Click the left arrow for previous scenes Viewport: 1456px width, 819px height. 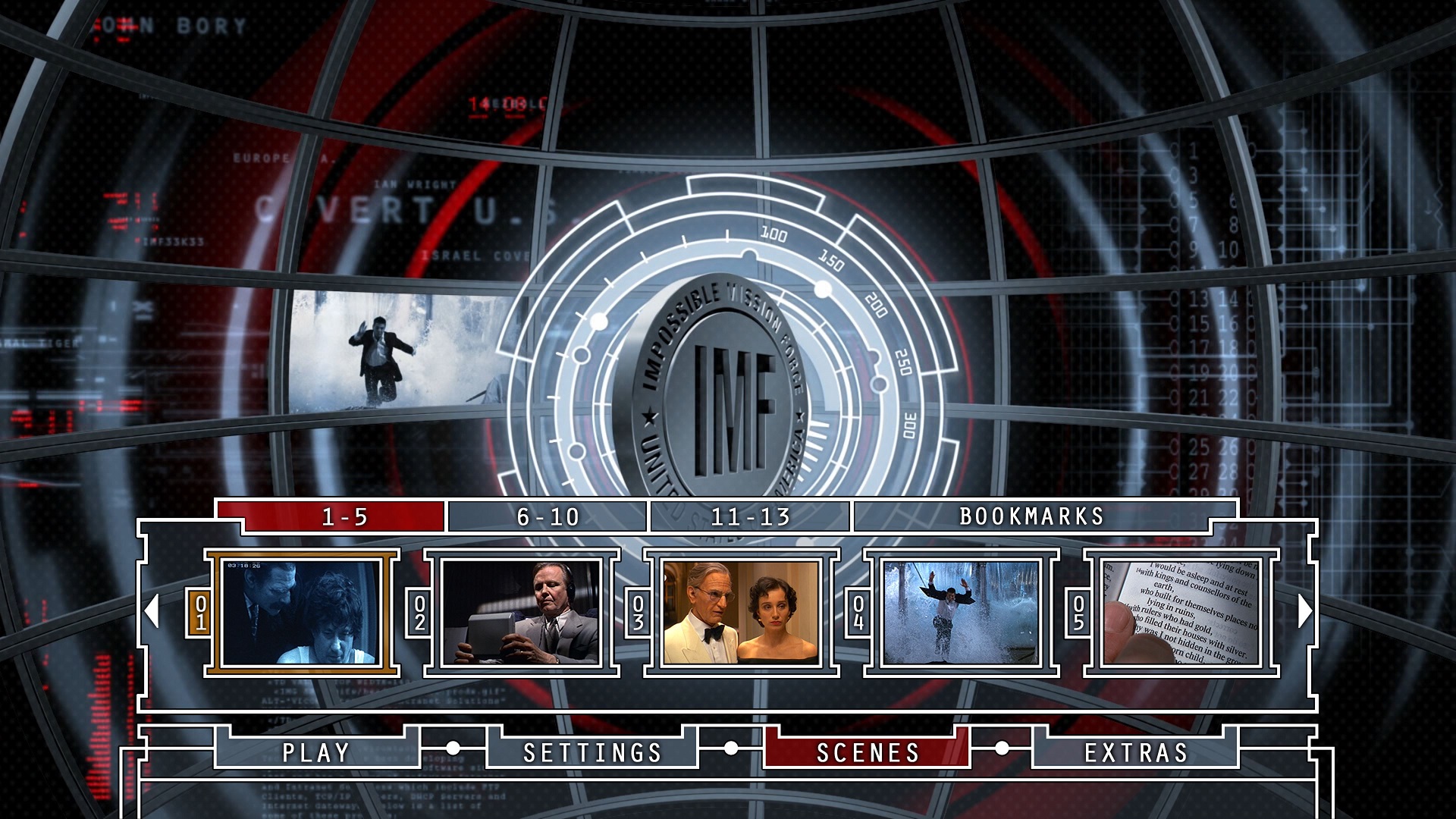(x=152, y=610)
